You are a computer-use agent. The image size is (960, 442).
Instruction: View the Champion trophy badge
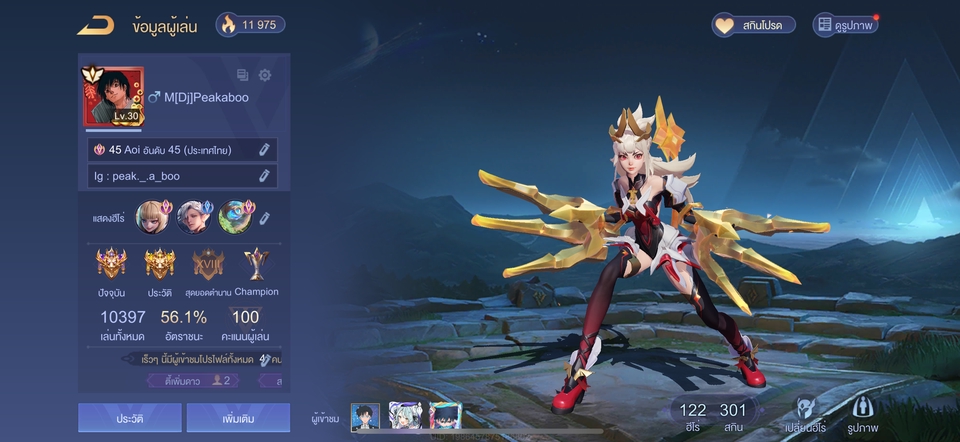[256, 264]
